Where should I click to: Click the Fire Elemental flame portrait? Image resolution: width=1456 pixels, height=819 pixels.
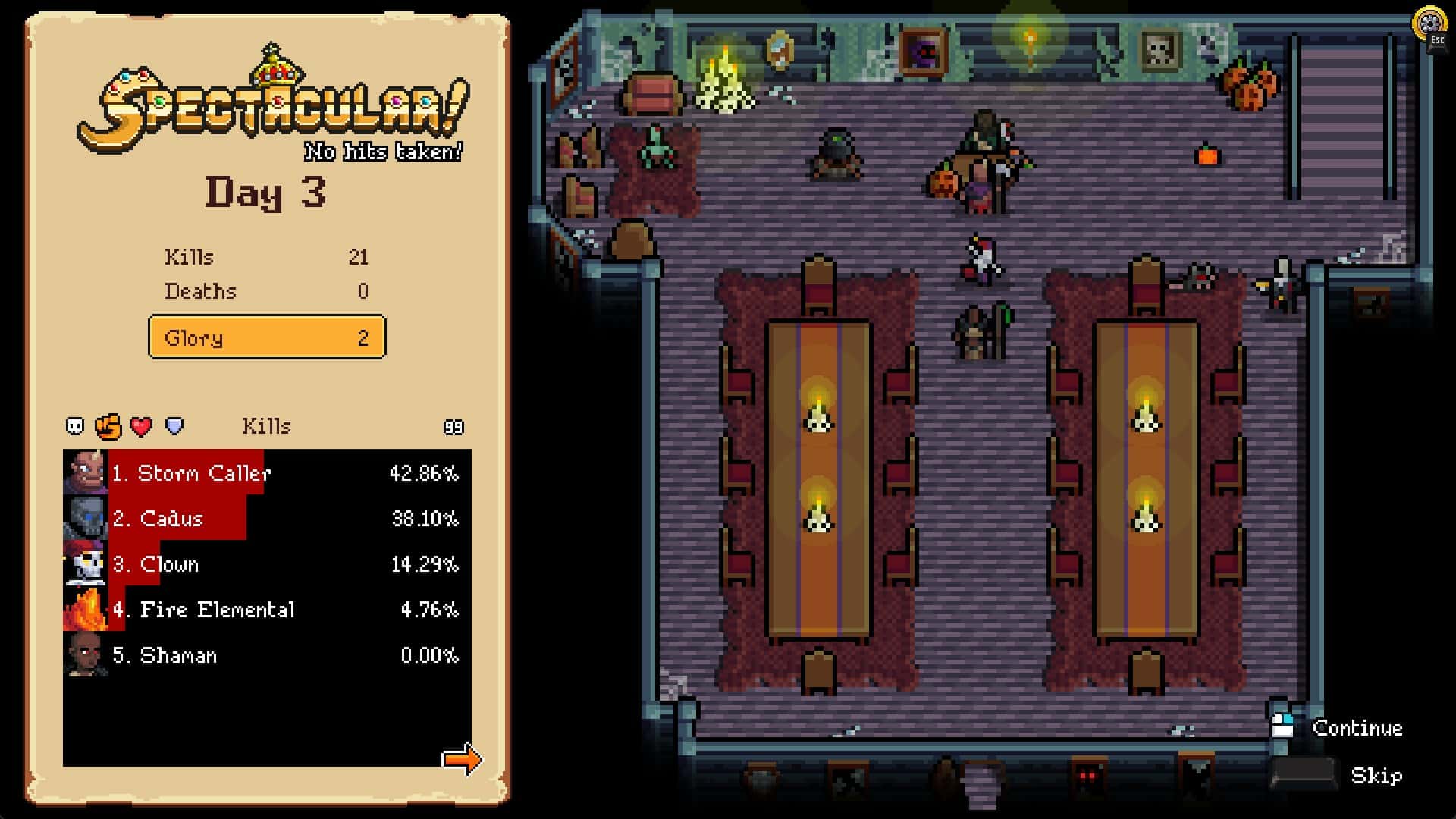click(x=86, y=609)
